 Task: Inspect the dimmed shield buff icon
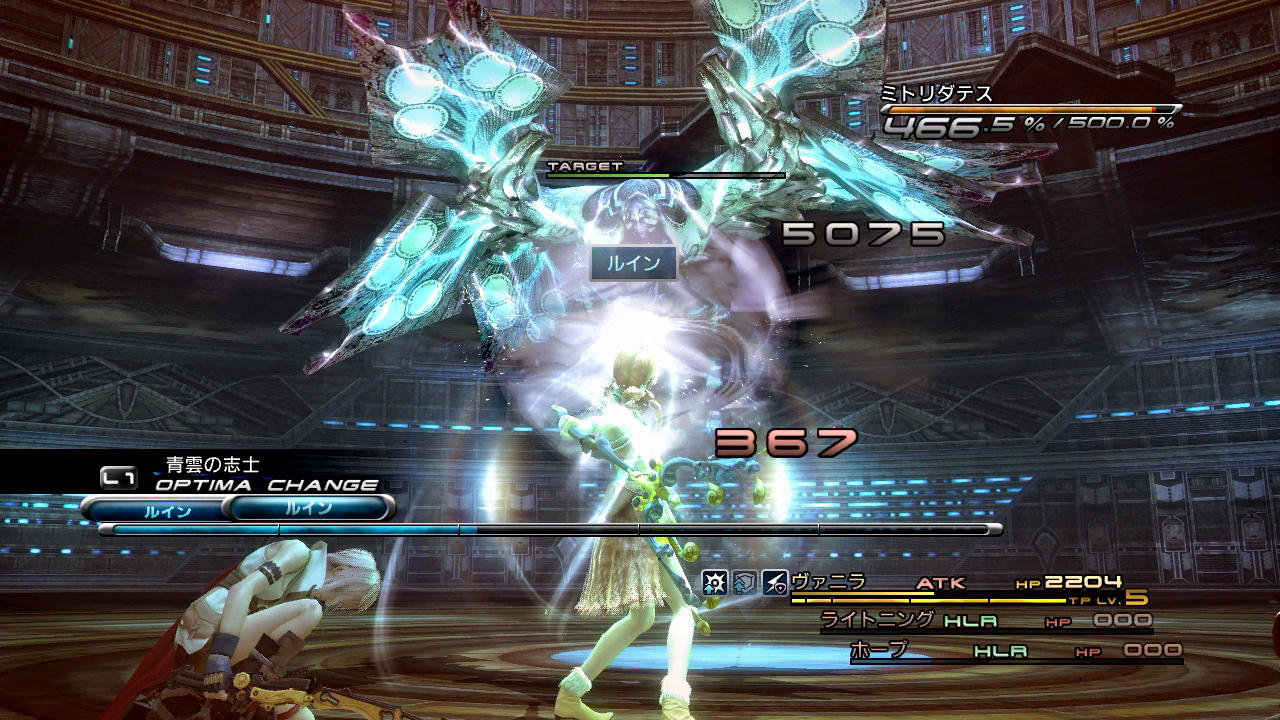(x=745, y=582)
